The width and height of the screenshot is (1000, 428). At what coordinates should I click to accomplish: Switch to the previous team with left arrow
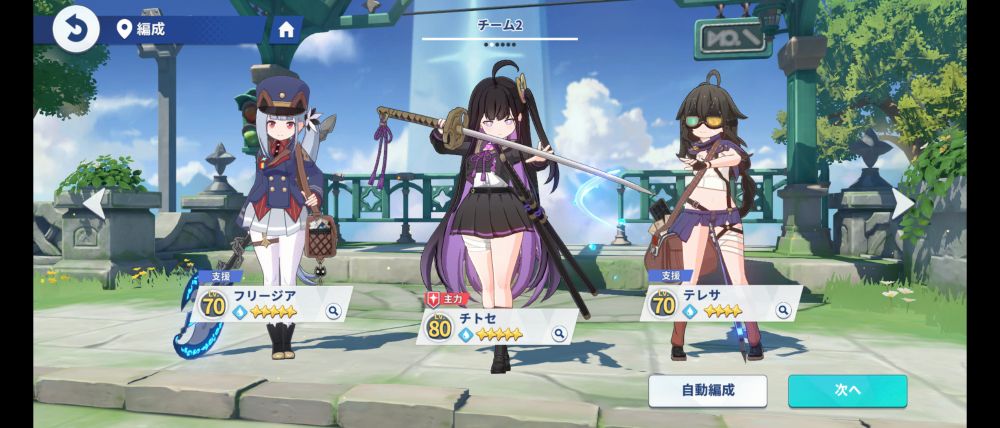tap(93, 204)
